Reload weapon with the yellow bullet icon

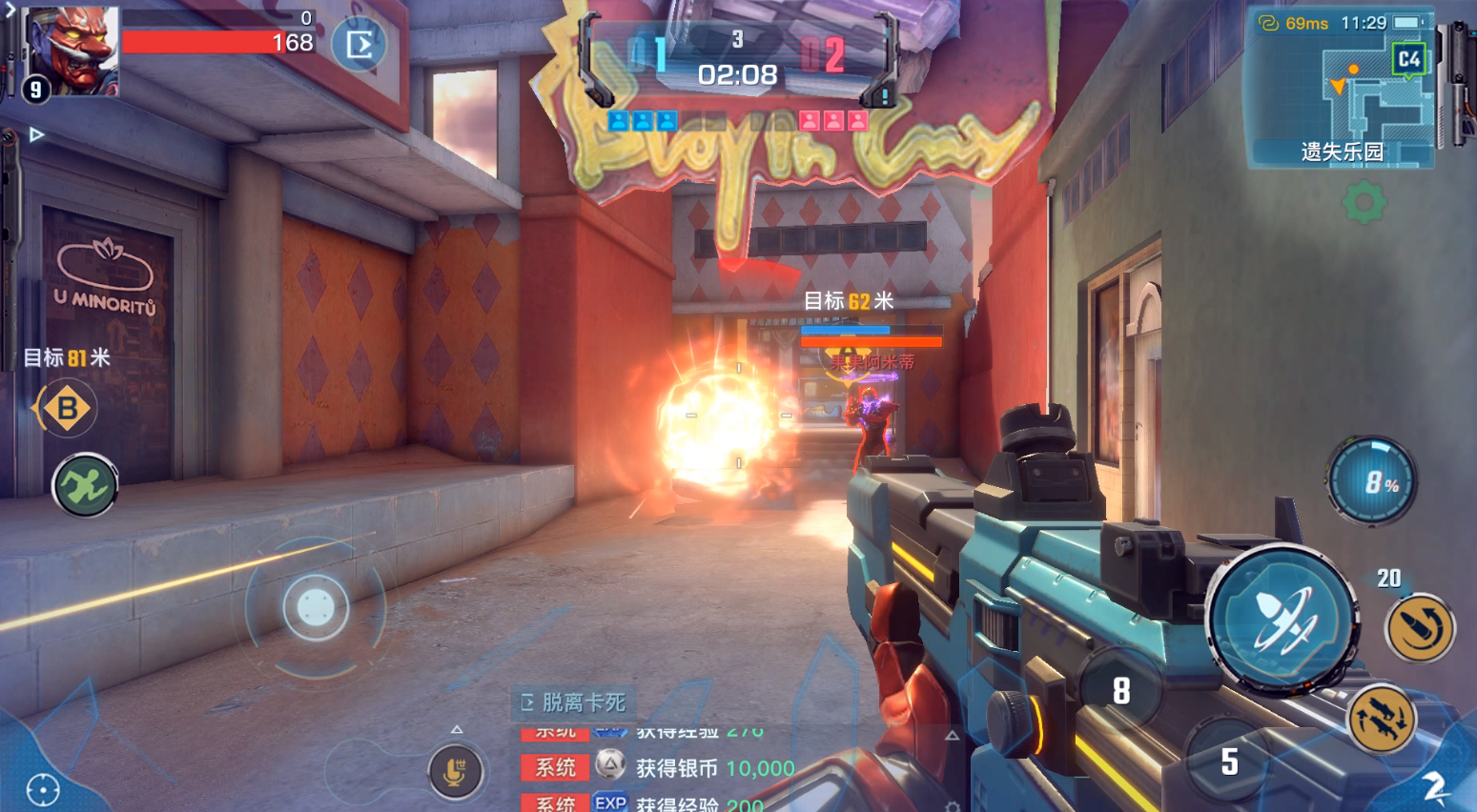(x=1420, y=628)
